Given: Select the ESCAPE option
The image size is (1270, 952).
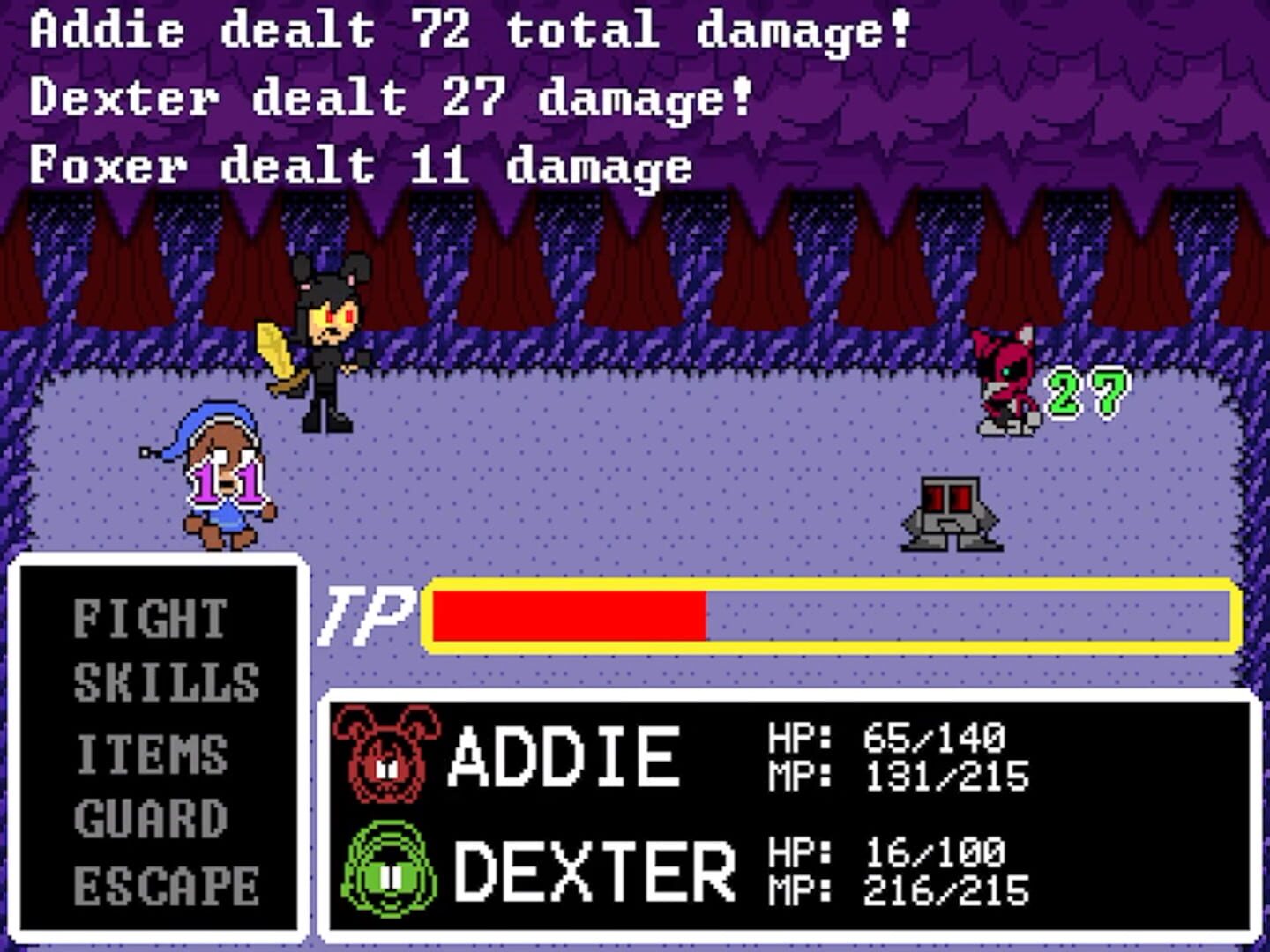Looking at the screenshot, I should pos(163,884).
